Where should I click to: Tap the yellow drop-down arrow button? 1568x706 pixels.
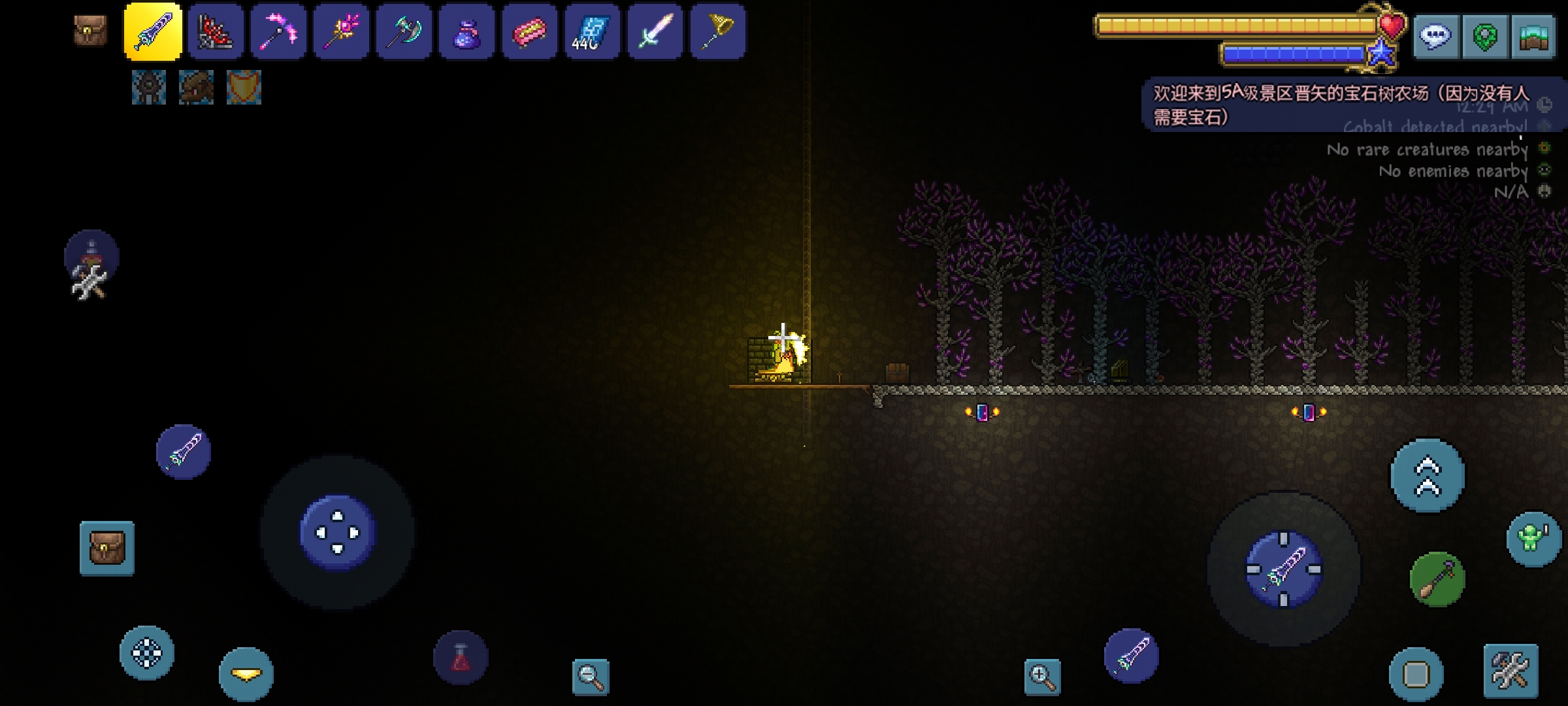point(246,675)
